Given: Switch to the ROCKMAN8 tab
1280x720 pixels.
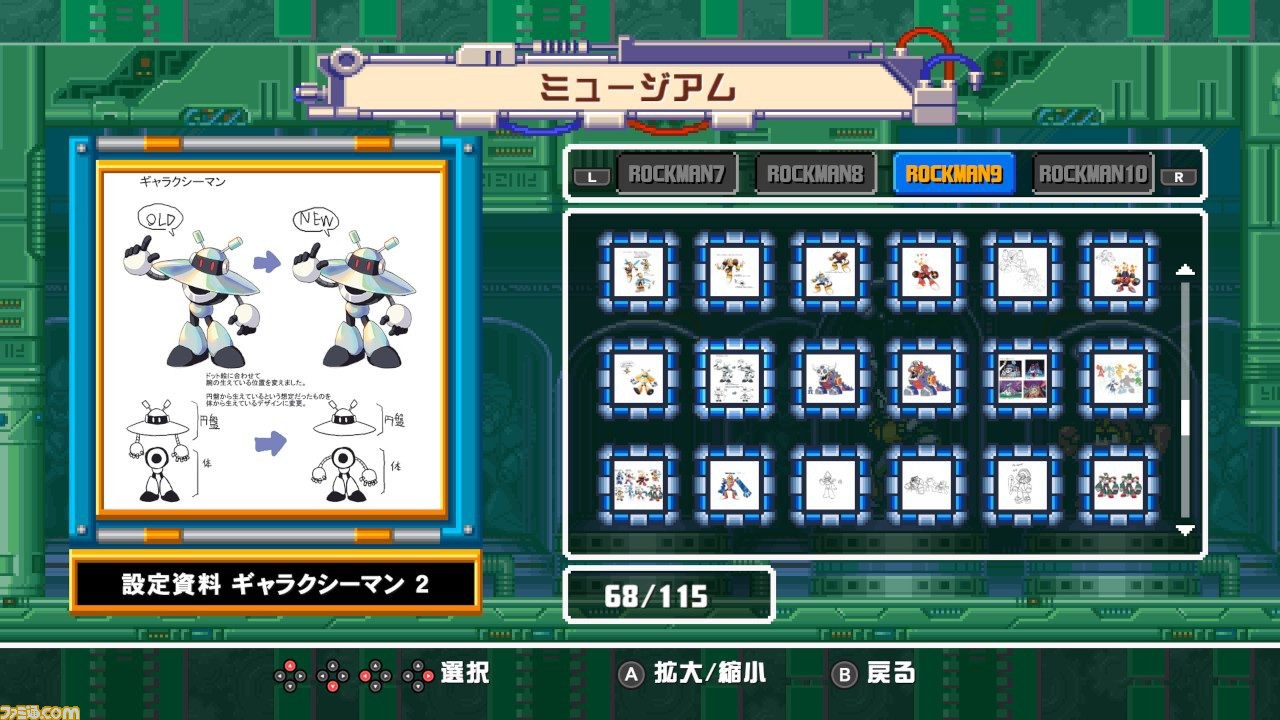Looking at the screenshot, I should [814, 172].
